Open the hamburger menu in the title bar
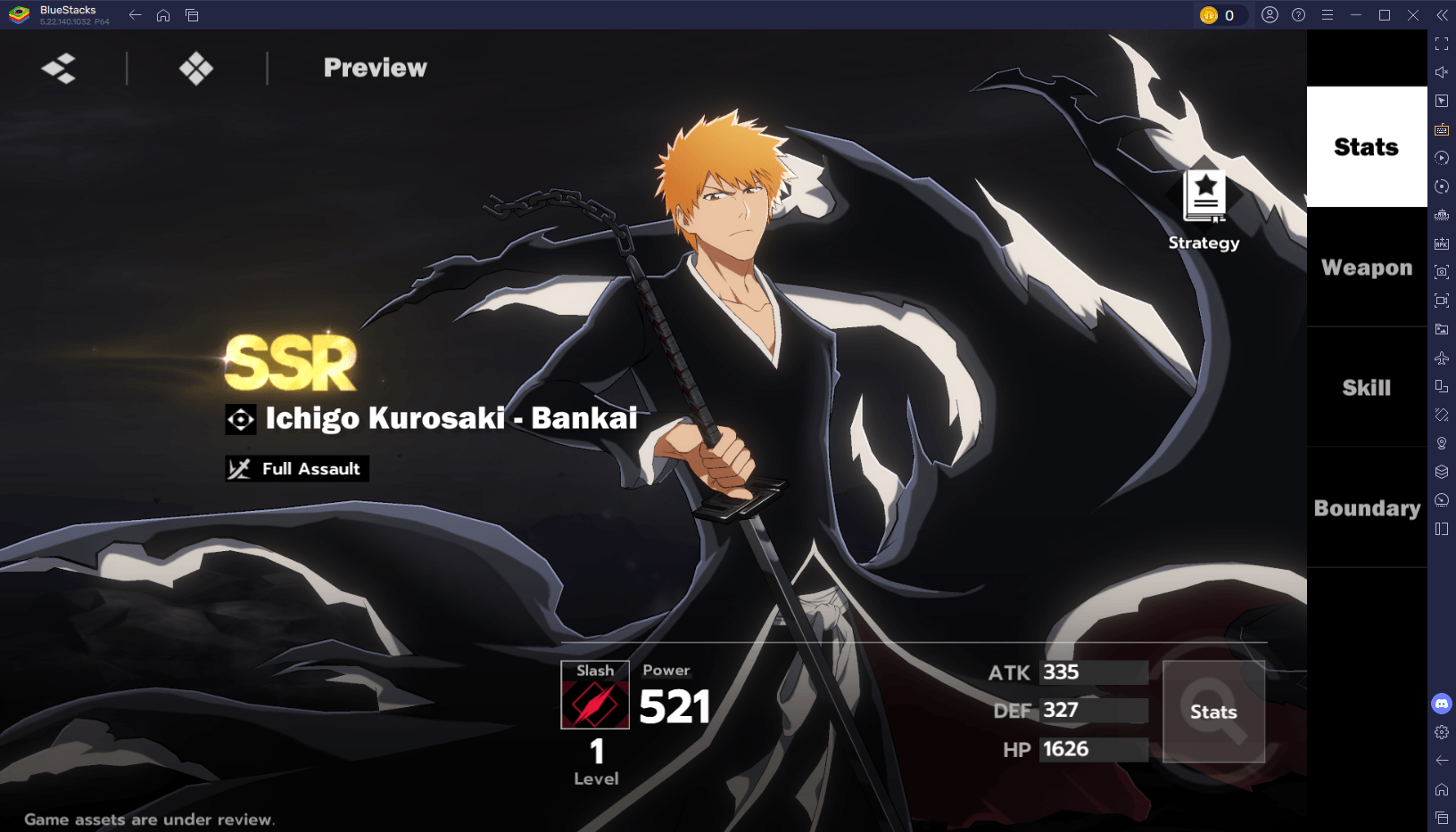 pyautogui.click(x=1327, y=14)
